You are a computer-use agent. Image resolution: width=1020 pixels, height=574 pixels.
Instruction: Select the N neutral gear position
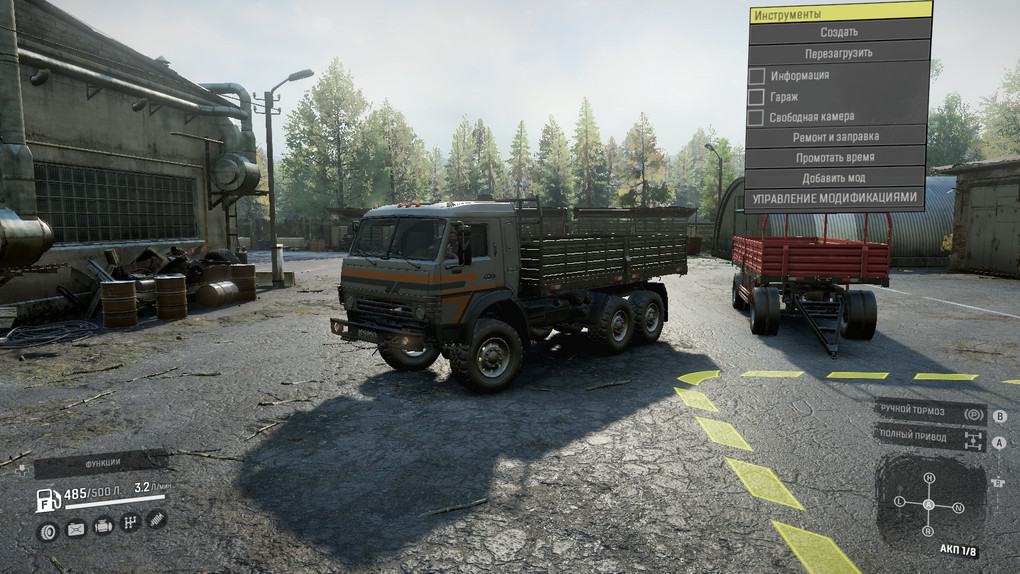click(x=958, y=507)
